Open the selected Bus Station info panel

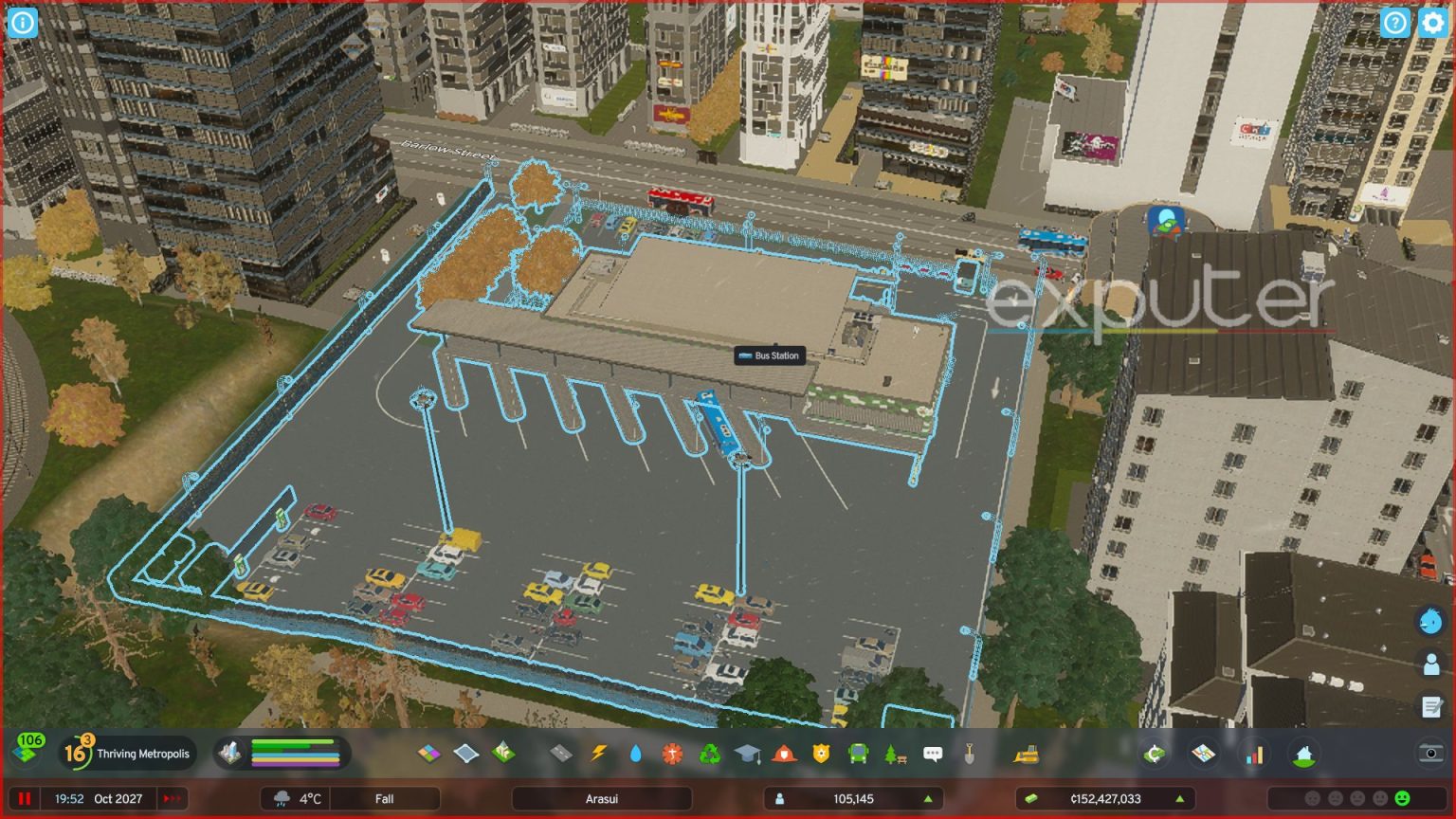click(768, 355)
